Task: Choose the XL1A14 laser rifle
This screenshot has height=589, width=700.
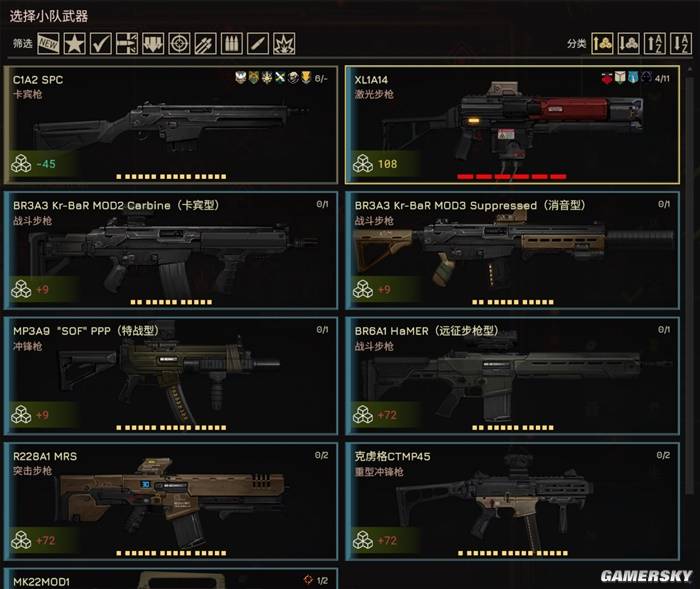Action: [x=512, y=125]
